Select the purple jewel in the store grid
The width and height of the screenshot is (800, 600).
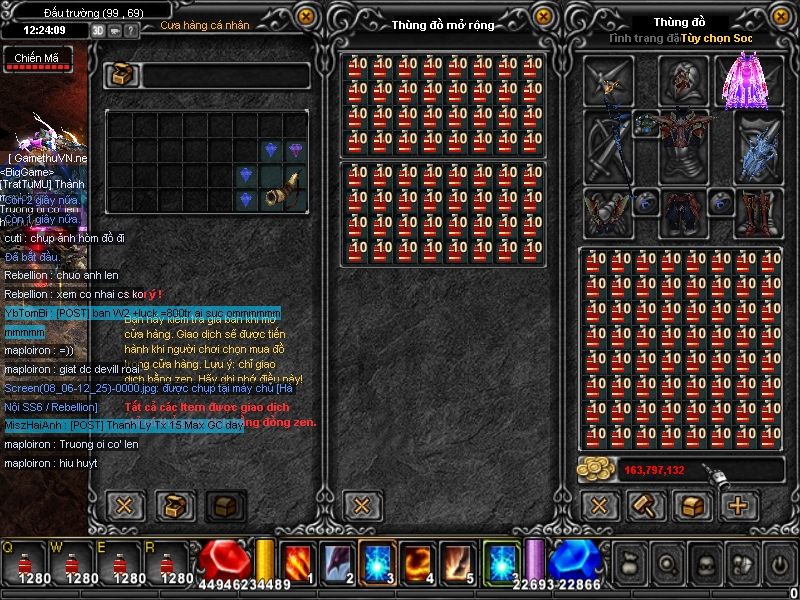tap(295, 150)
